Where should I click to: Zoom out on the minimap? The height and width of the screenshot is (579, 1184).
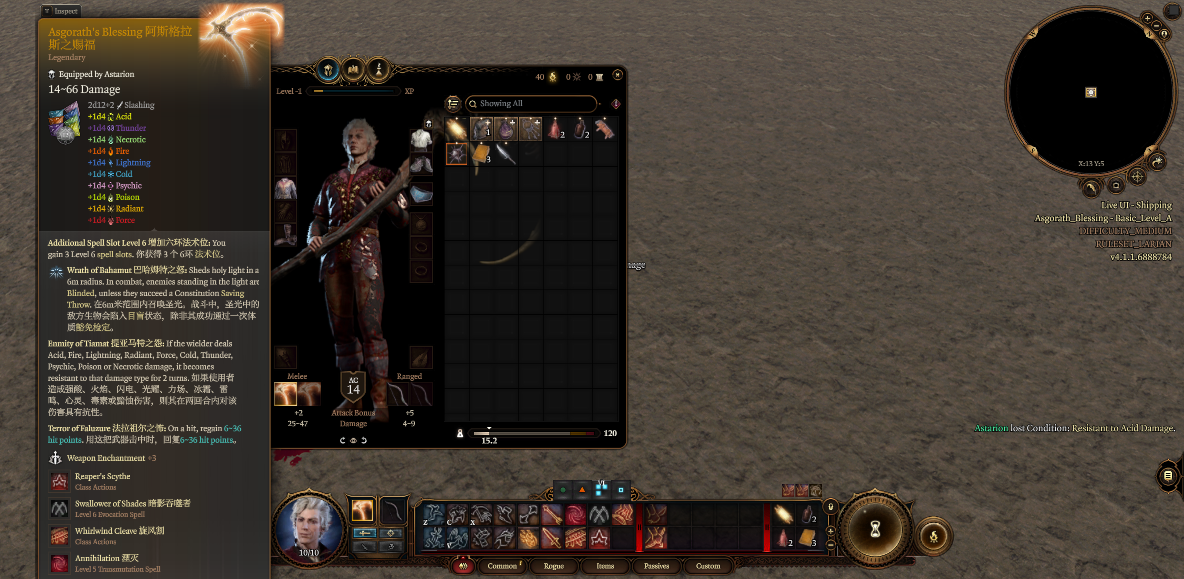pyautogui.click(x=1156, y=27)
